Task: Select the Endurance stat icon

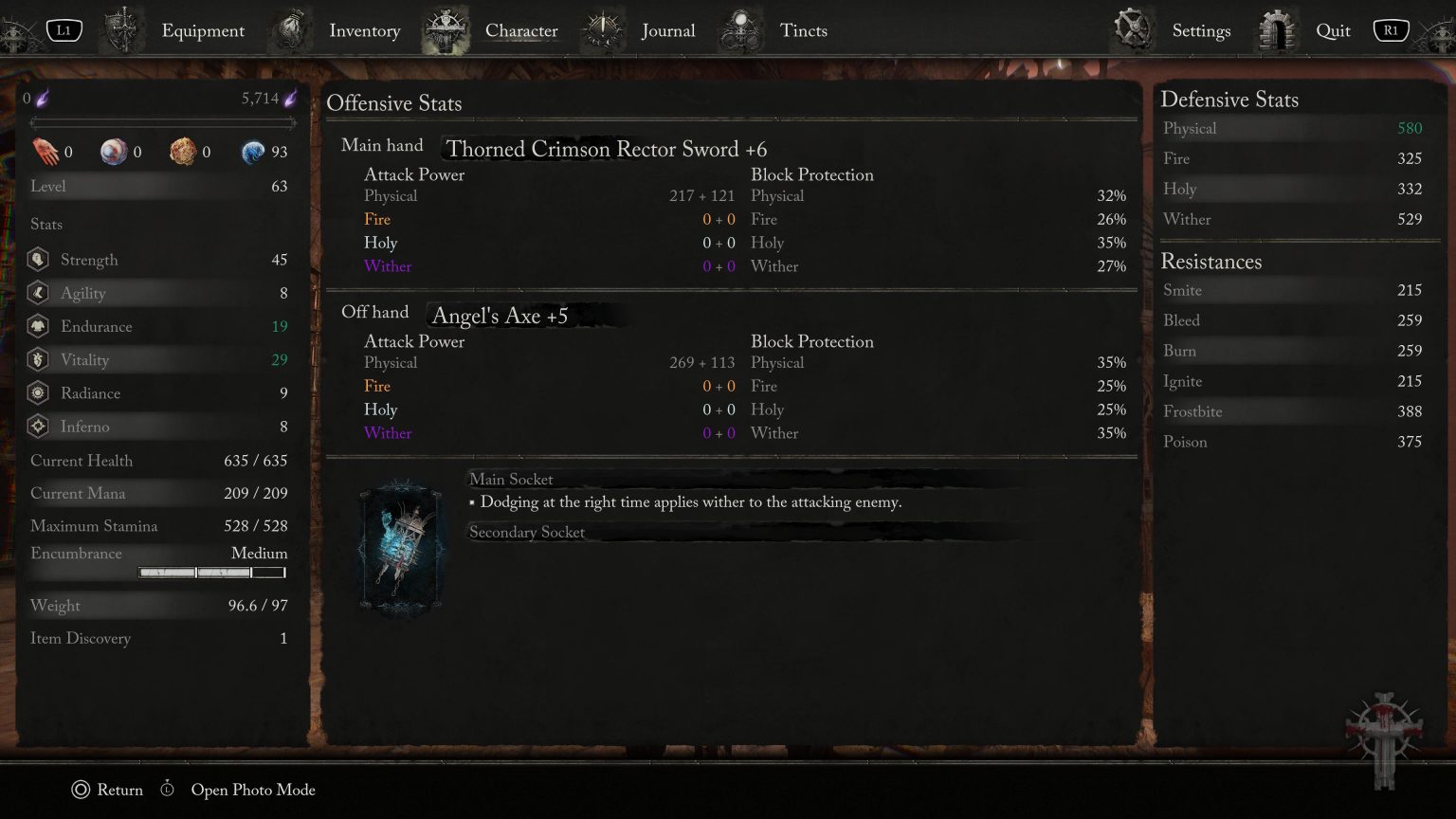Action: tap(38, 326)
